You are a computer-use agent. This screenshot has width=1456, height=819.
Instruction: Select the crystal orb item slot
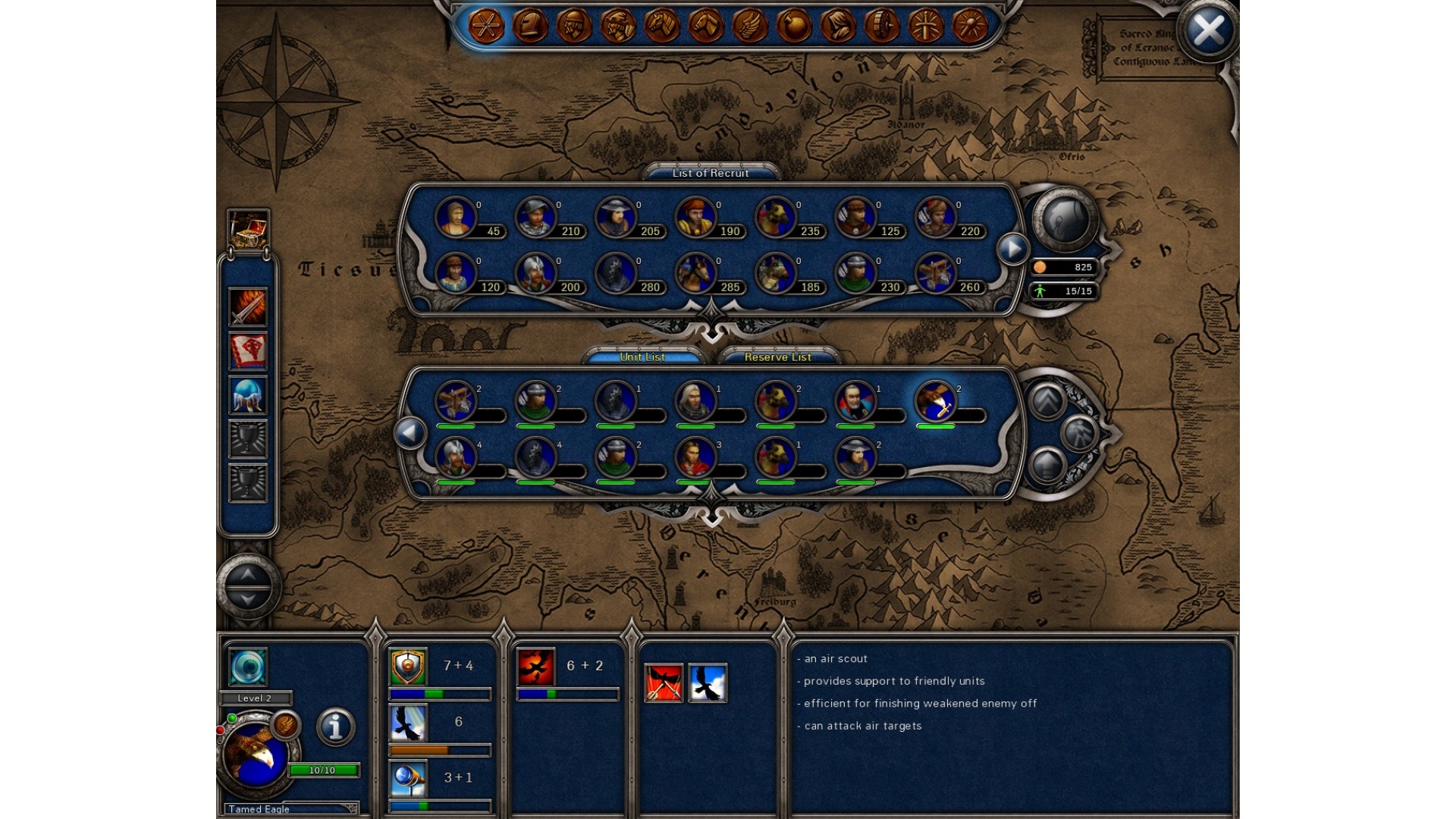248,395
